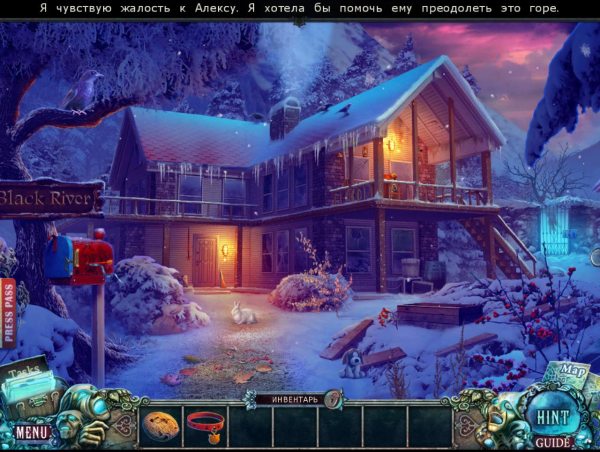Image resolution: width=600 pixels, height=452 pixels.
Task: Open the Map
Action: coord(571,374)
